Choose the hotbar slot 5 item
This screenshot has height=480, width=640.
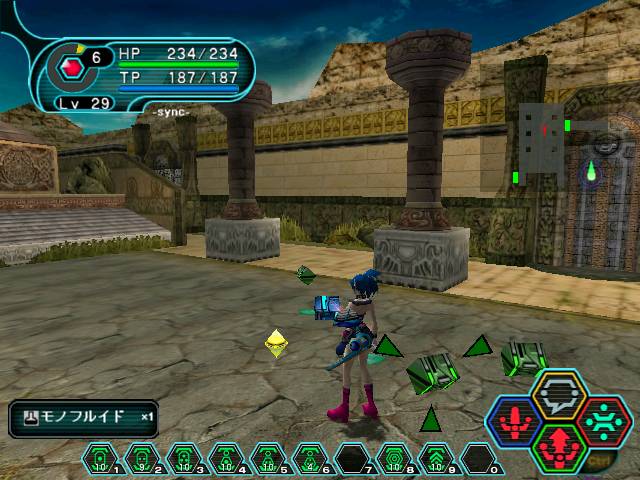[x=269, y=459]
